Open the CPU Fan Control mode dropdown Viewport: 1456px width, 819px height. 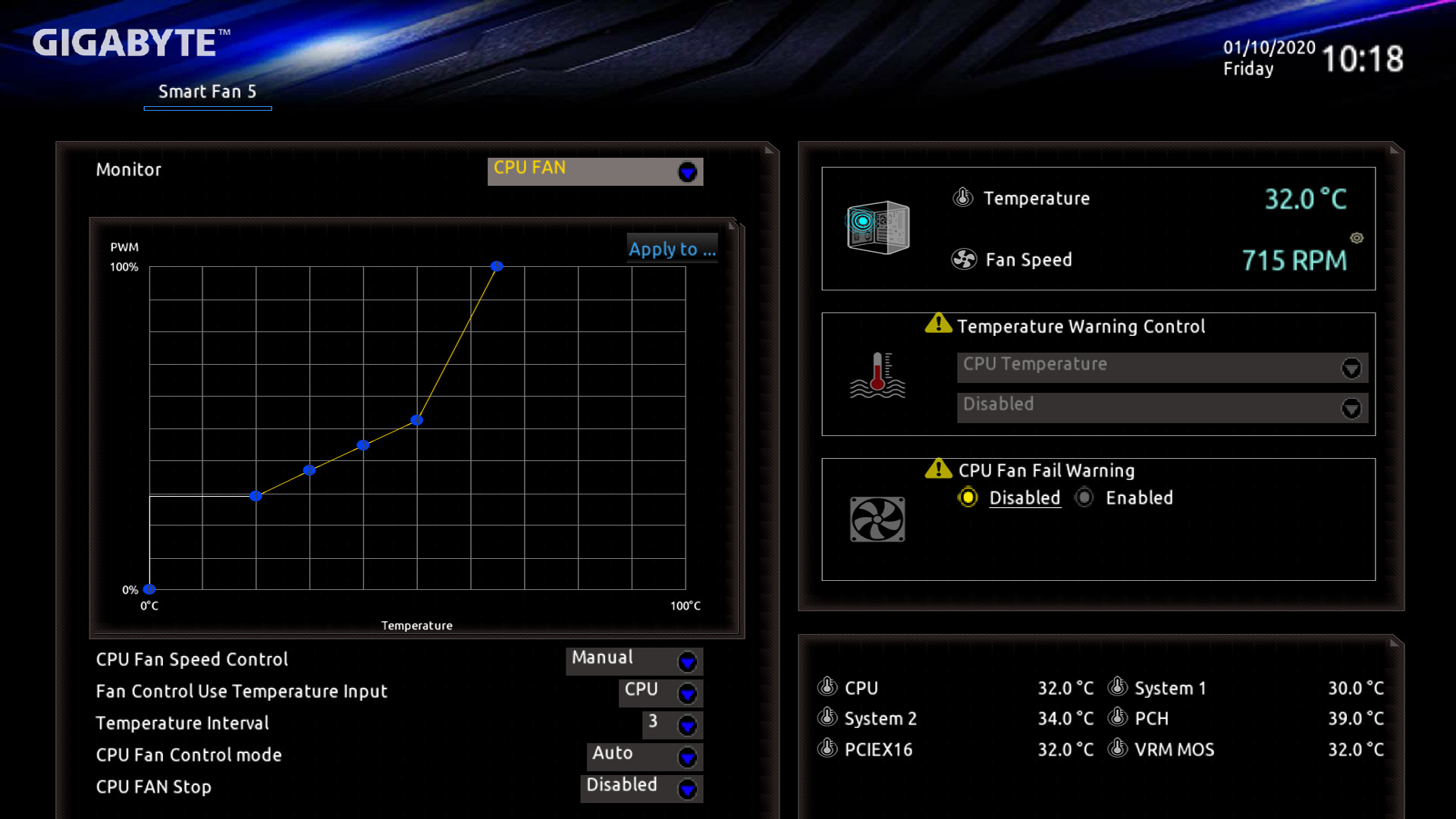[x=645, y=756]
